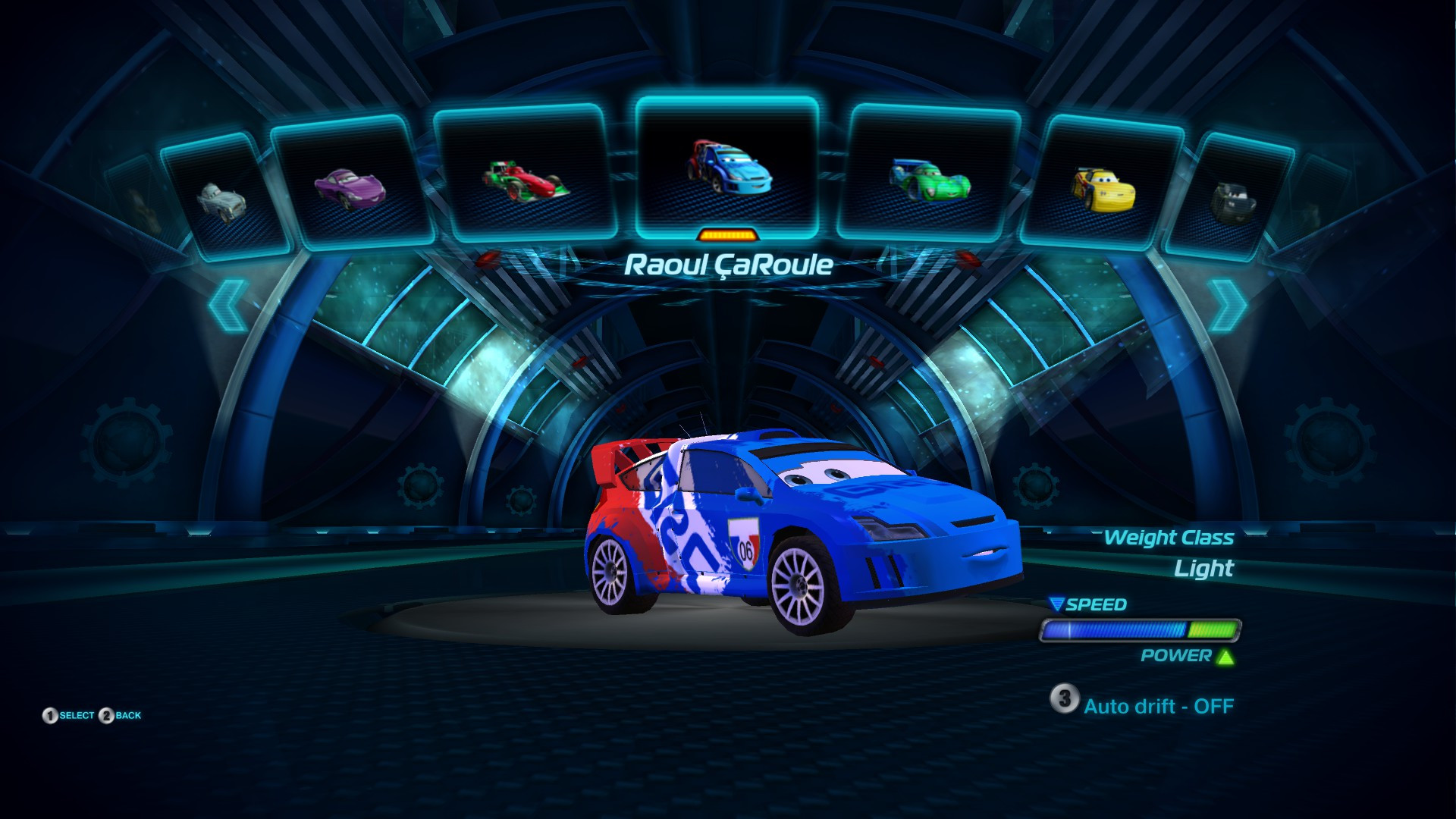
Task: Click the Speed stat bar
Action: [1137, 629]
